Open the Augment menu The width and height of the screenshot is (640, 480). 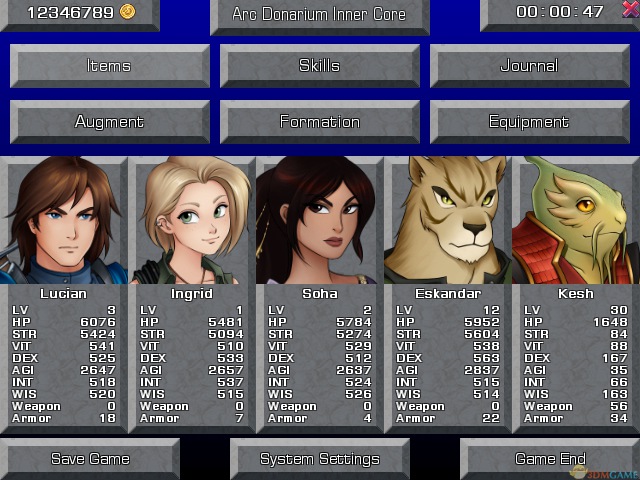tap(109, 122)
